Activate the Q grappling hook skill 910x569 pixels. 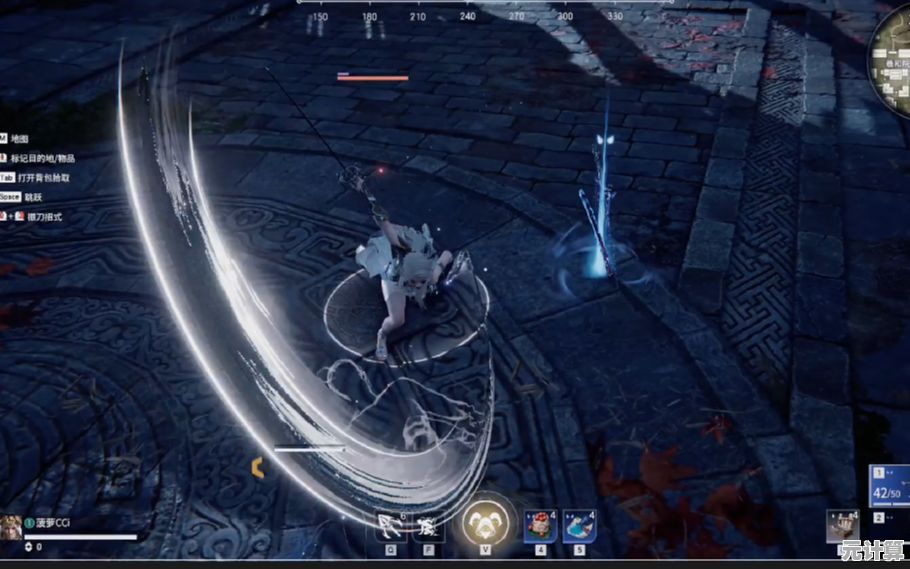point(390,523)
